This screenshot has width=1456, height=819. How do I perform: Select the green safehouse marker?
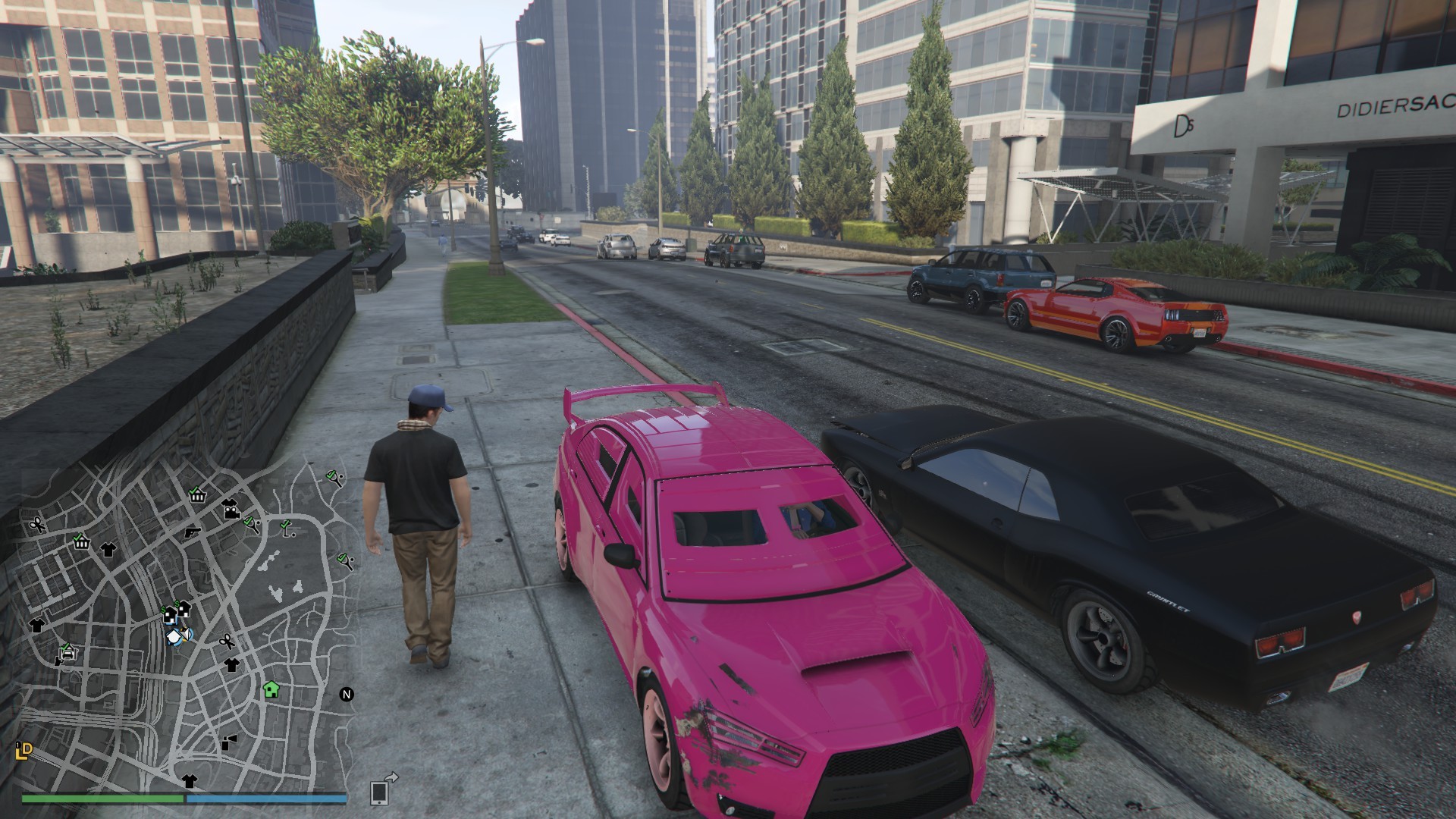(x=271, y=689)
